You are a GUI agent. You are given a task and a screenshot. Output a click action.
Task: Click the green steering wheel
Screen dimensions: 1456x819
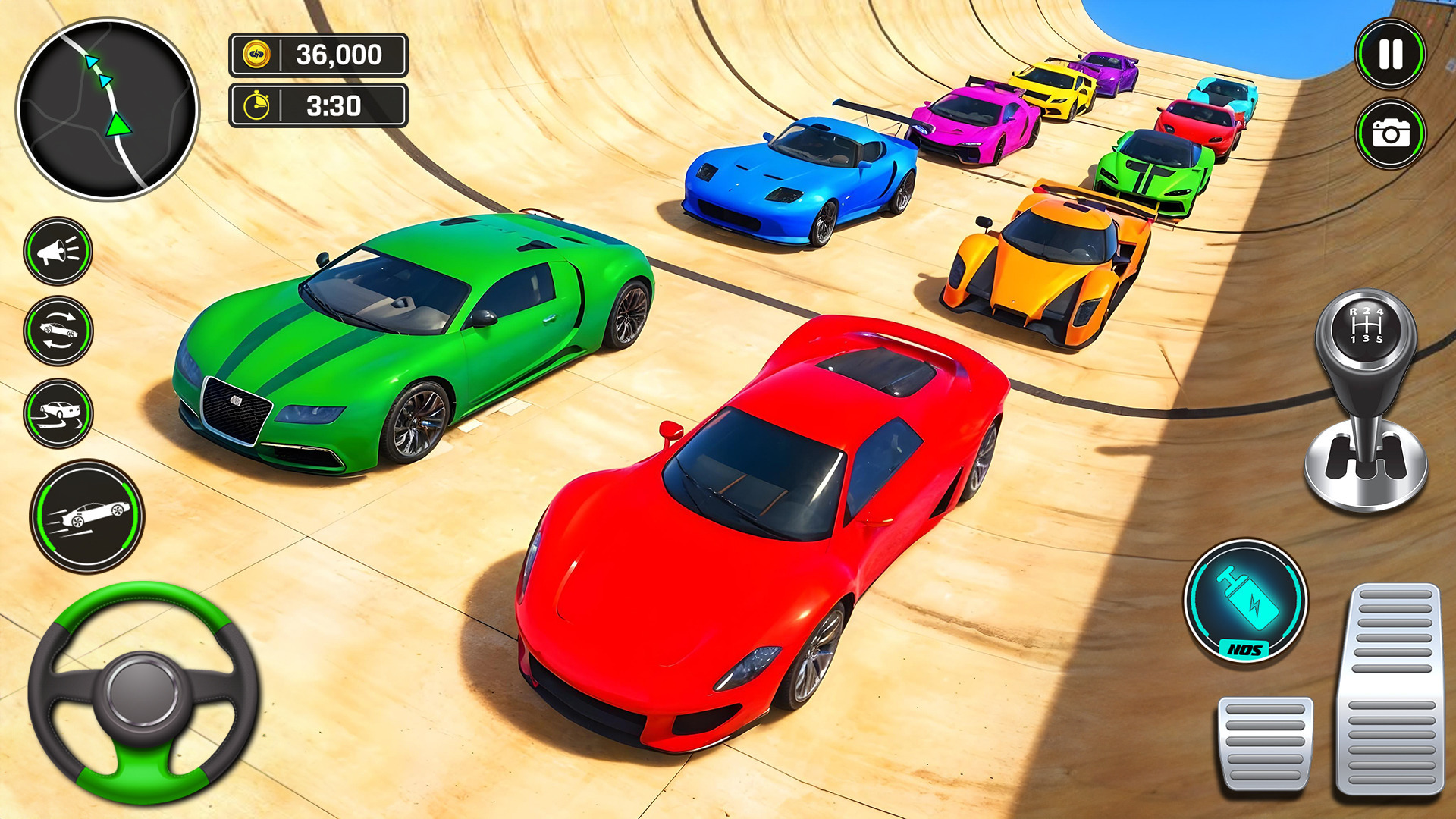(143, 692)
